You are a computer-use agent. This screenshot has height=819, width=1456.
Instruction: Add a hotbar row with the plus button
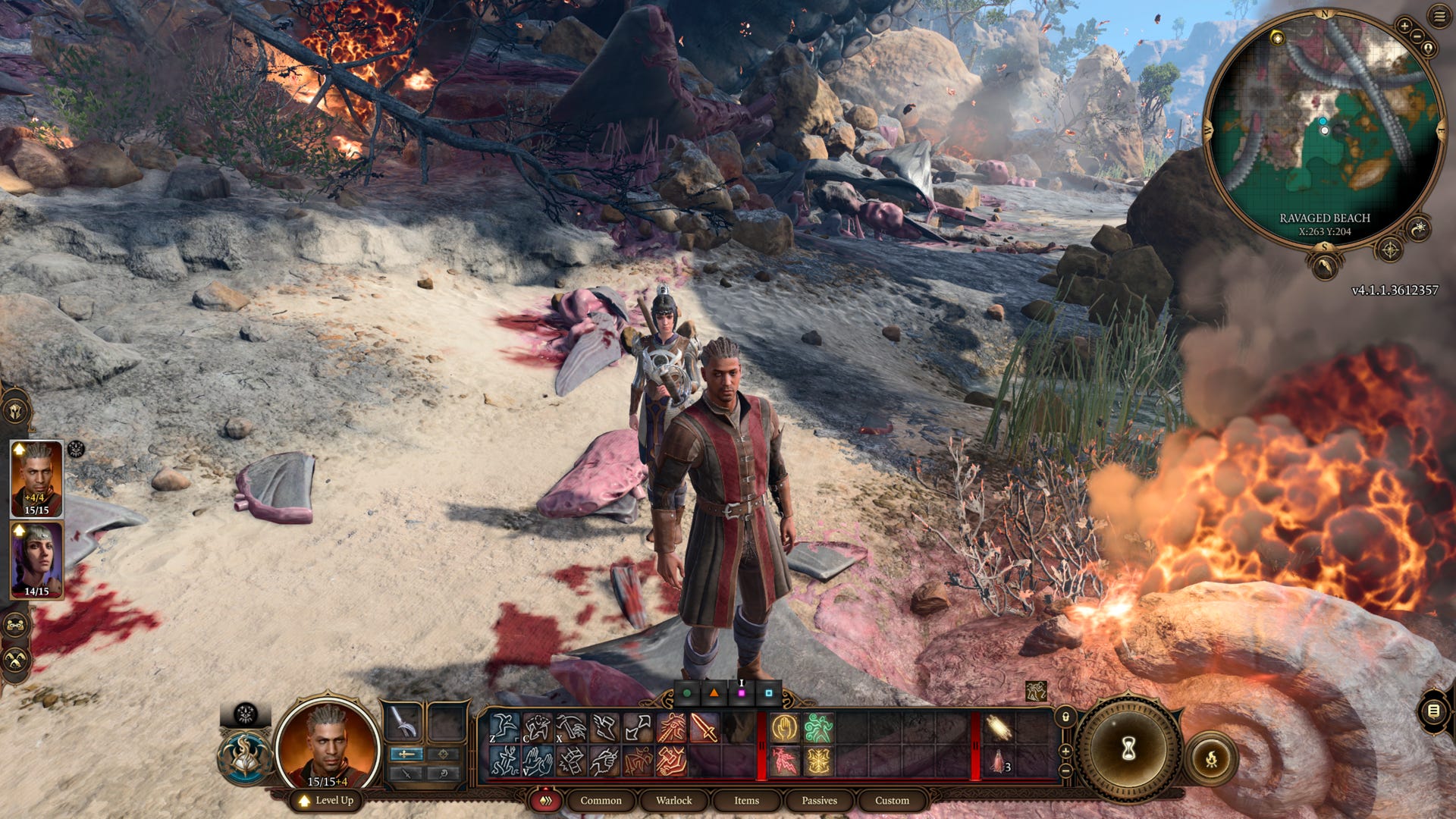(x=1067, y=752)
